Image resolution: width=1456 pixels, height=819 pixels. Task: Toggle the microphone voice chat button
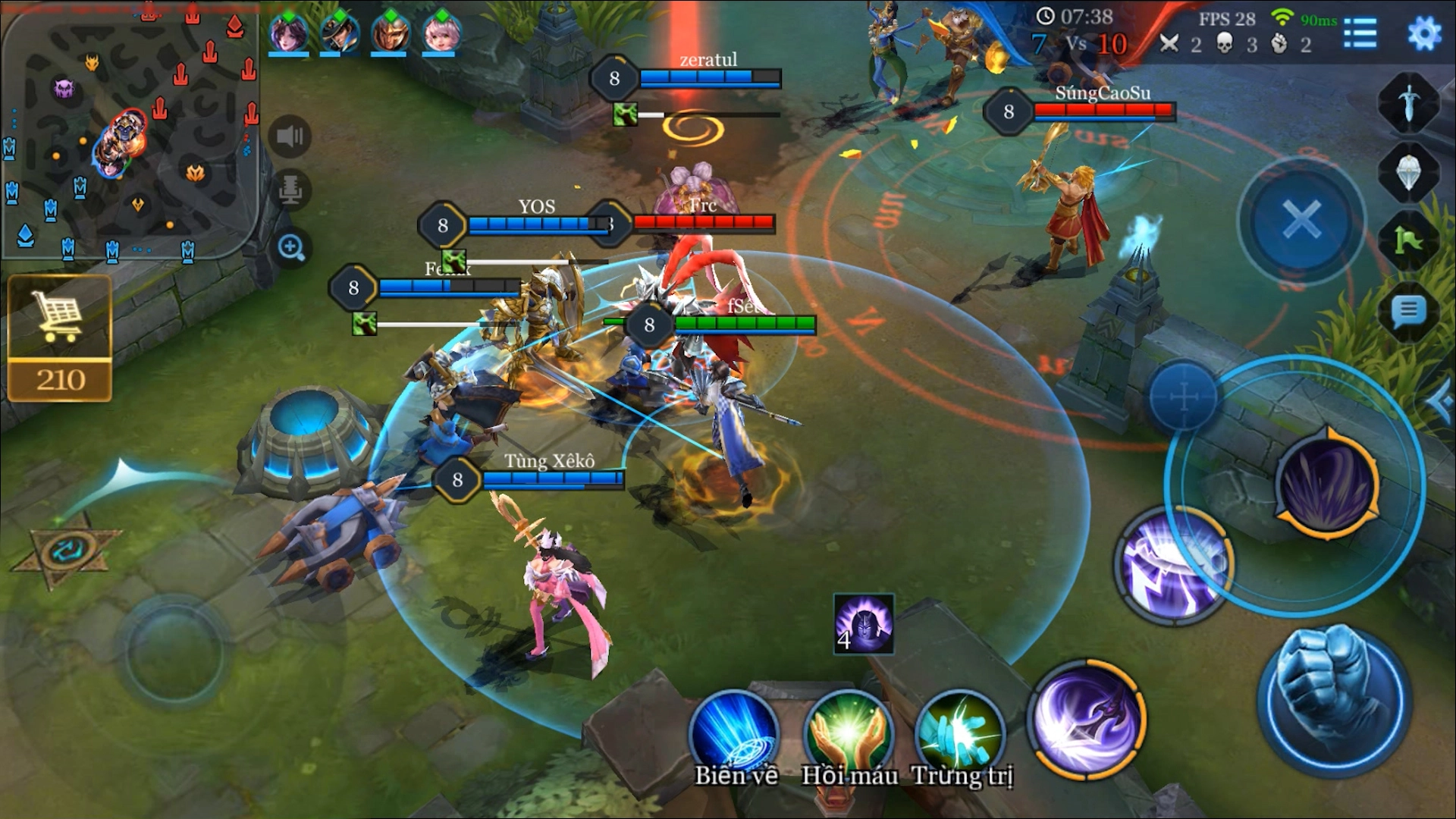(x=290, y=190)
